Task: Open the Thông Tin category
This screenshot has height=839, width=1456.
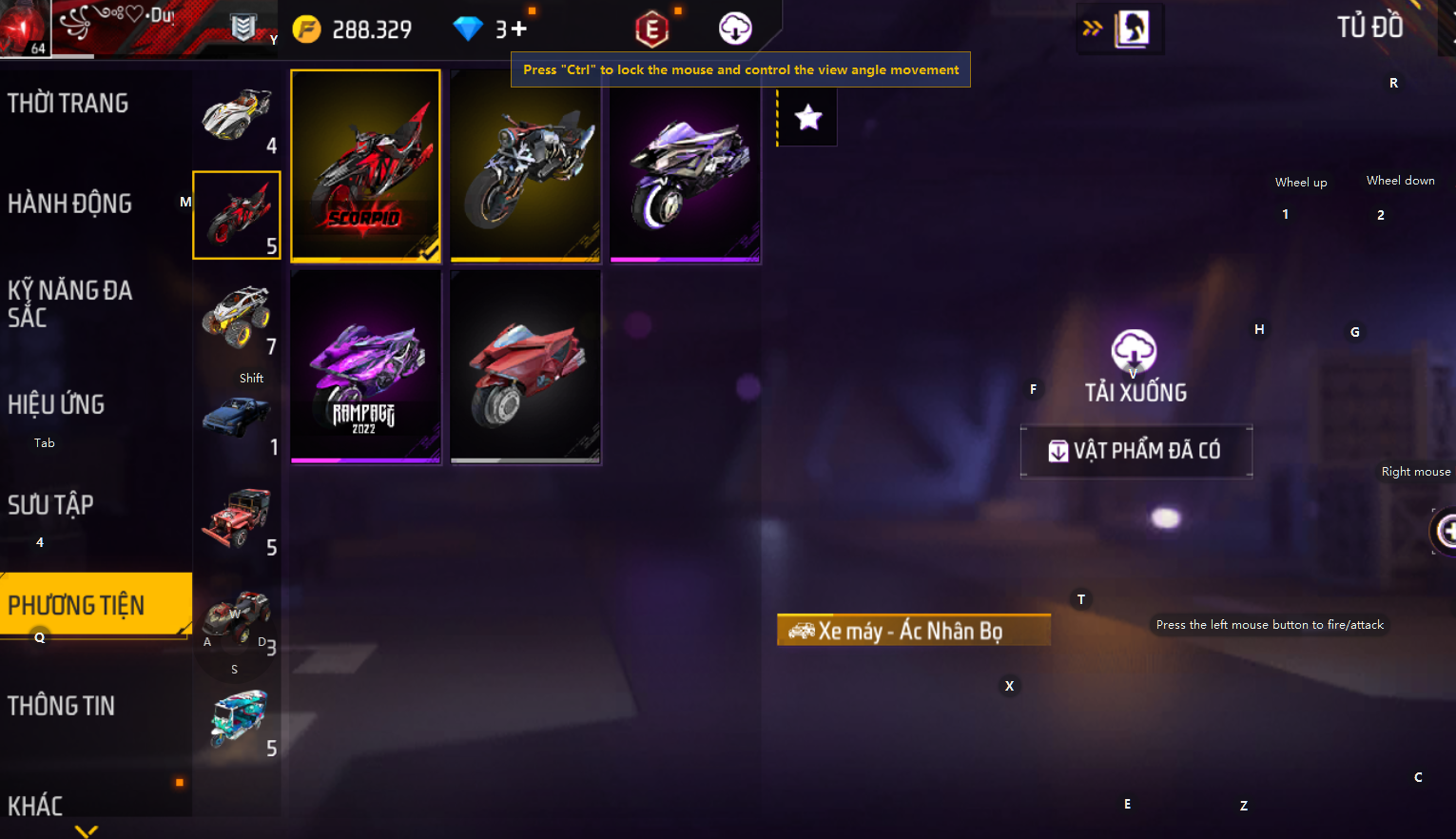Action: (x=62, y=706)
